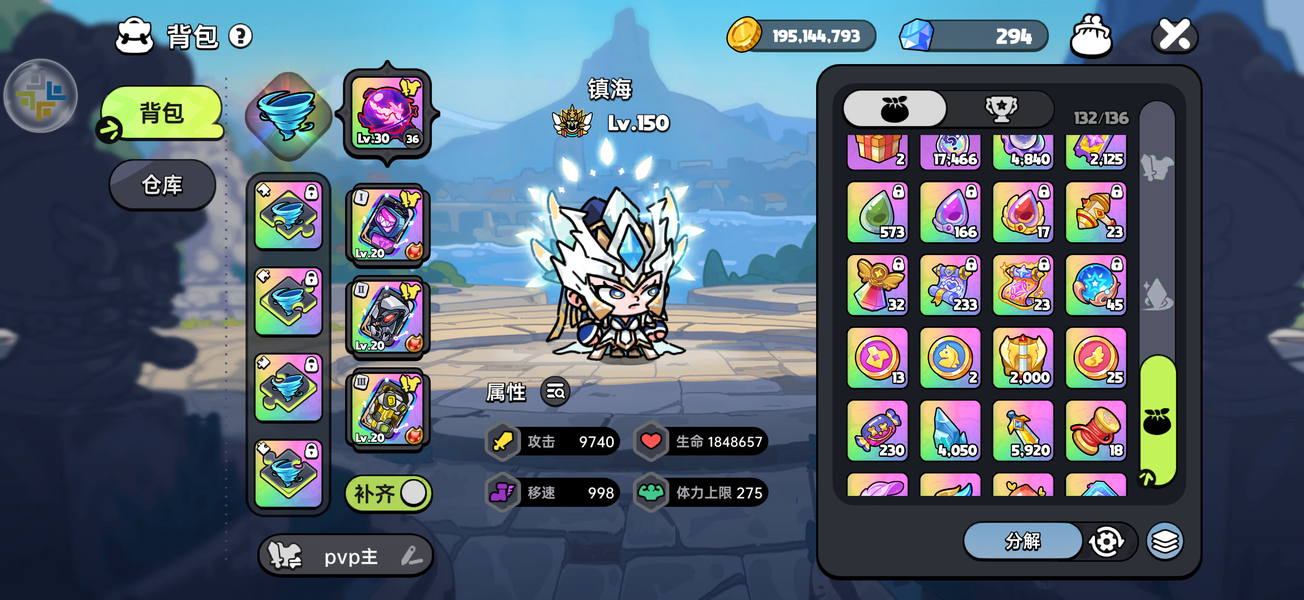Tap the 分解 decompose button
The width and height of the screenshot is (1304, 600).
1022,541
